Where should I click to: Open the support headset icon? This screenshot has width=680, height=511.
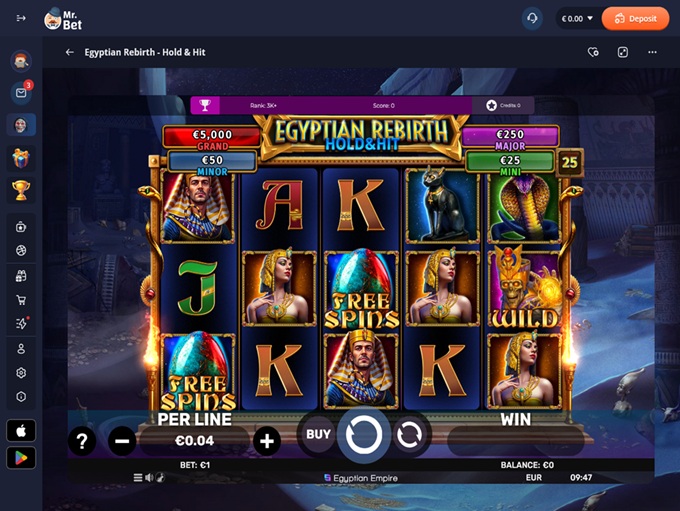[x=532, y=18]
